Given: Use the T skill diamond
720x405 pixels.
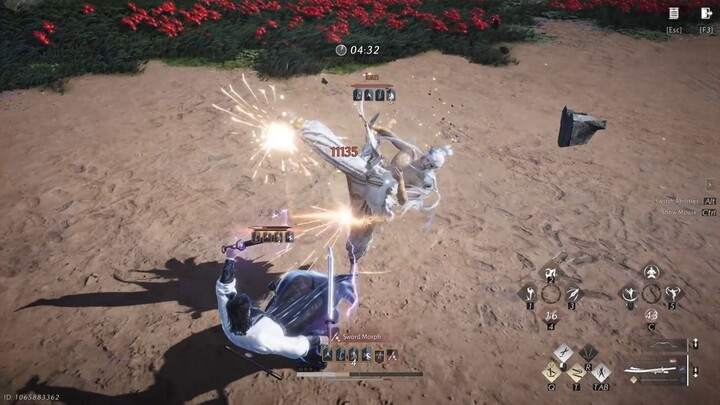Looking at the screenshot, I should [576, 372].
